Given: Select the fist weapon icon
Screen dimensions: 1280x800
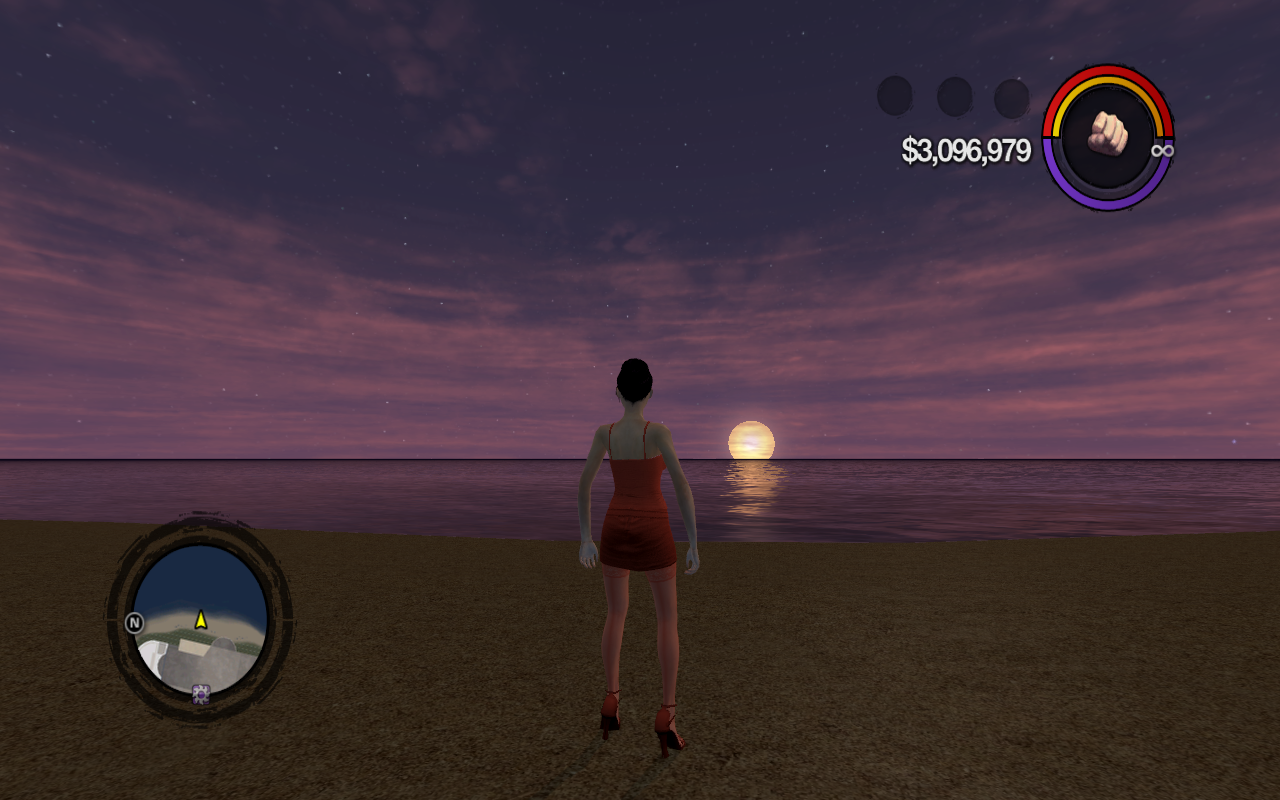Looking at the screenshot, I should pos(1107,134).
